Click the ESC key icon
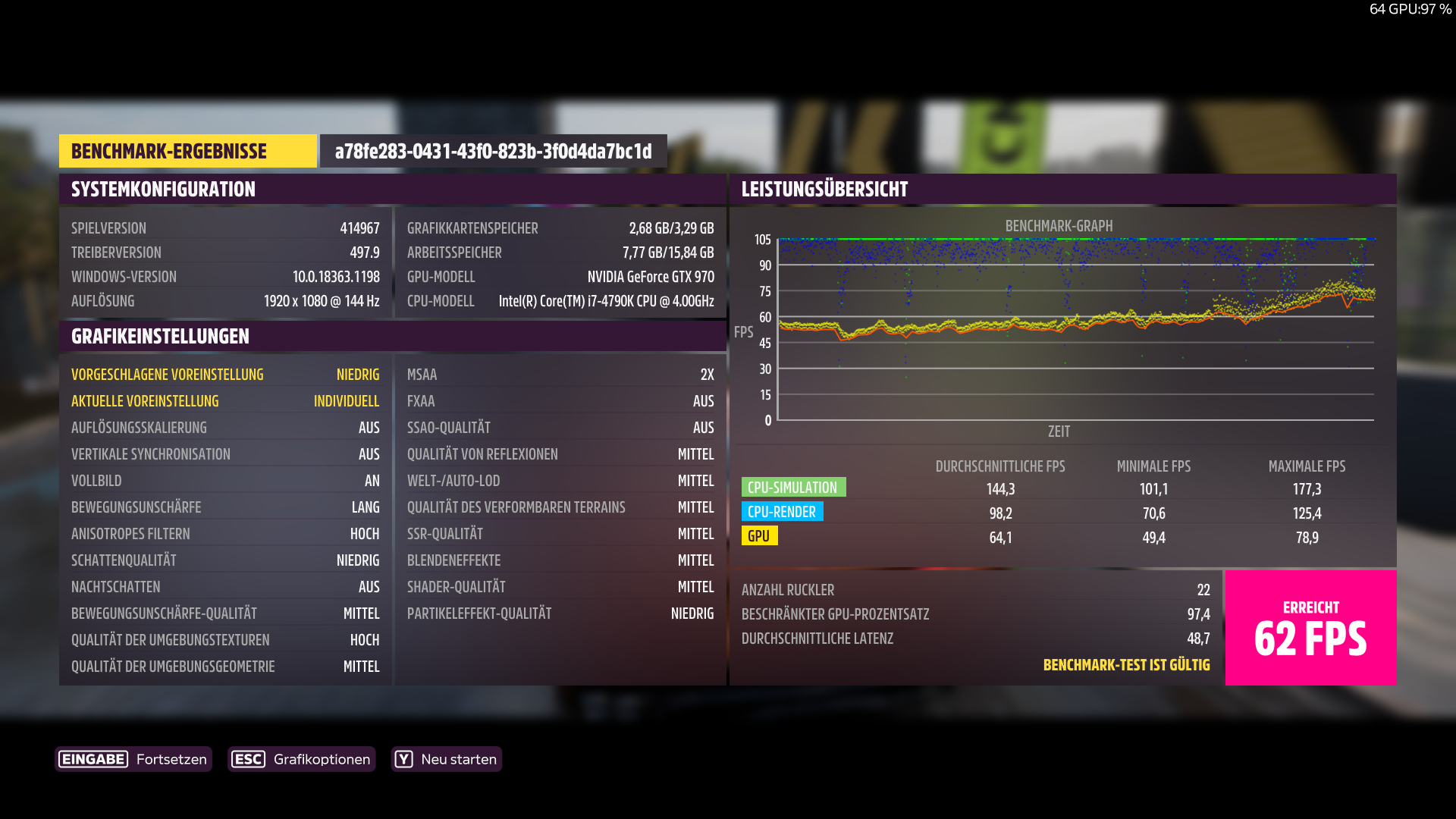The width and height of the screenshot is (1456, 819). pos(249,759)
